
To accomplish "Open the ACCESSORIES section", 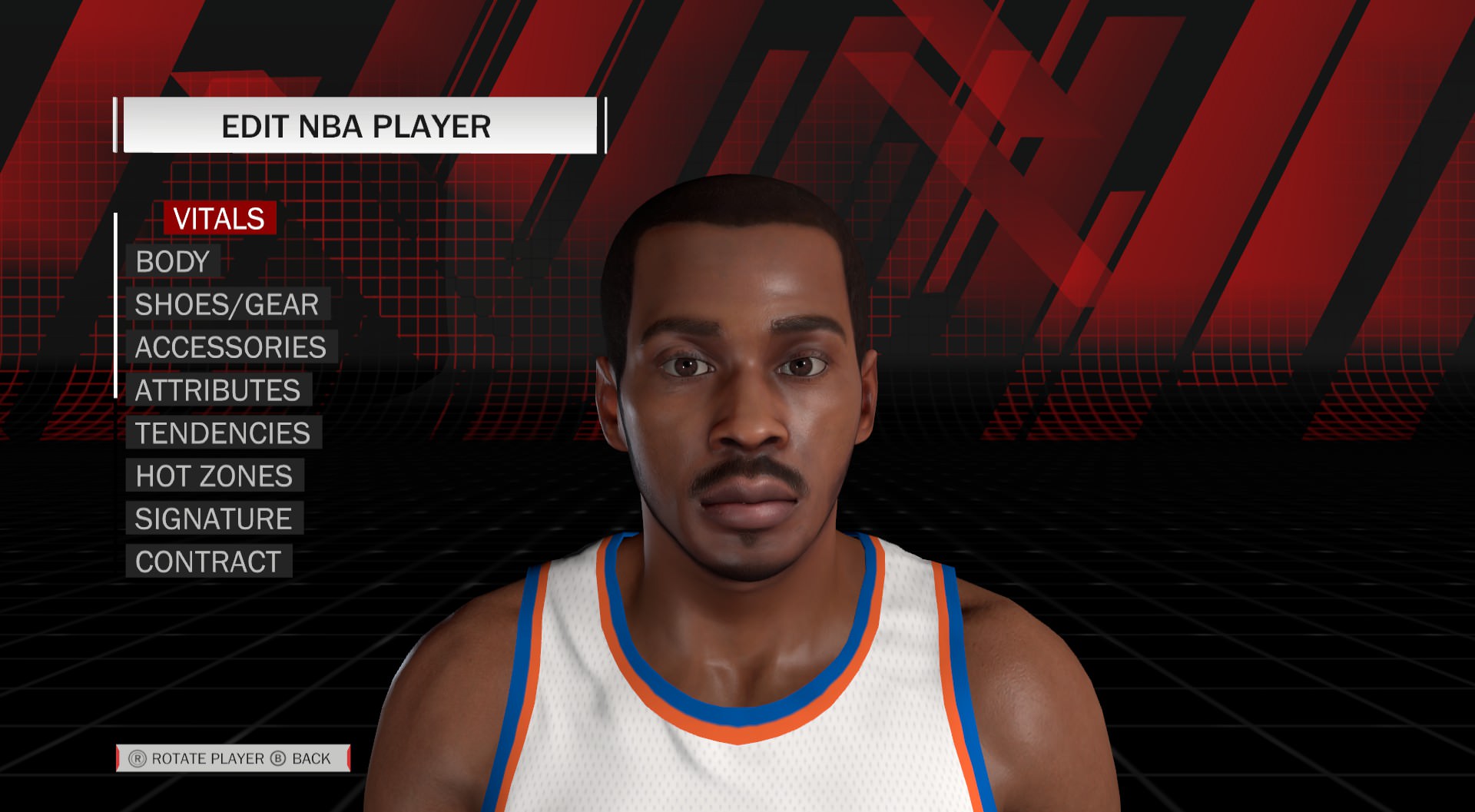I will coord(230,347).
